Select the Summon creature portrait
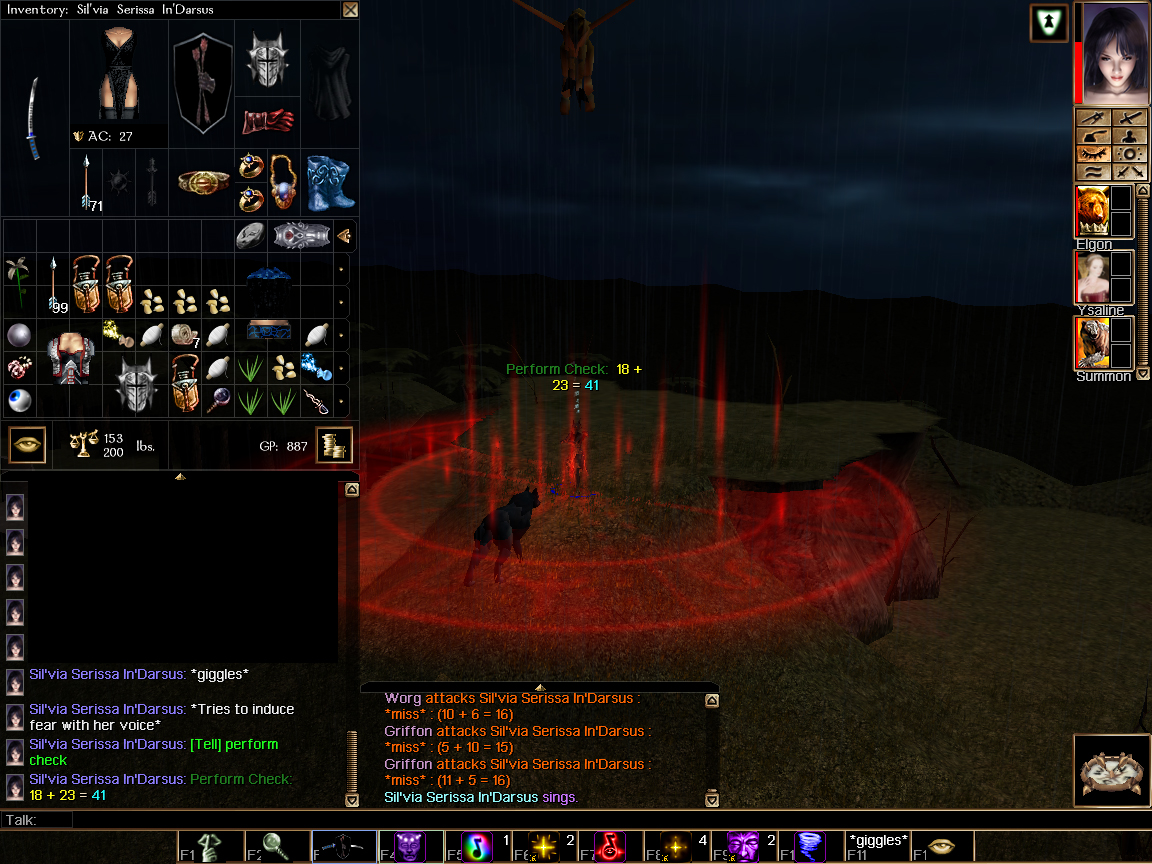The width and height of the screenshot is (1152, 864). (x=1092, y=342)
